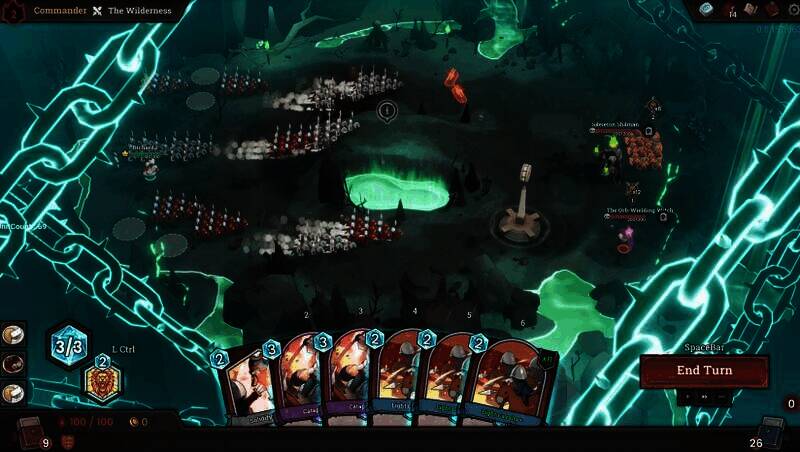The image size is (800, 452).
Task: Open the draw pile showing 9 cards
Action: [29, 432]
